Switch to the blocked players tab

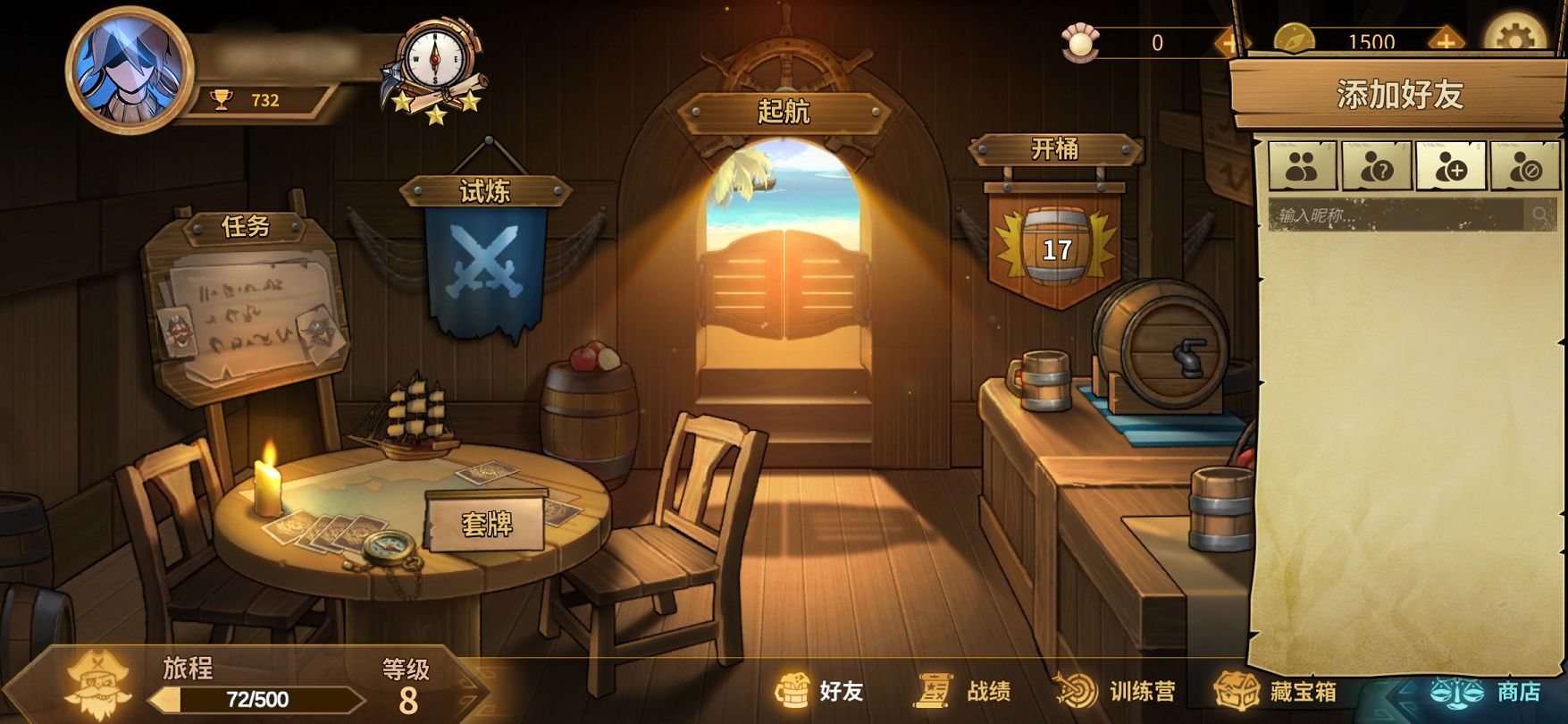[x=1524, y=165]
